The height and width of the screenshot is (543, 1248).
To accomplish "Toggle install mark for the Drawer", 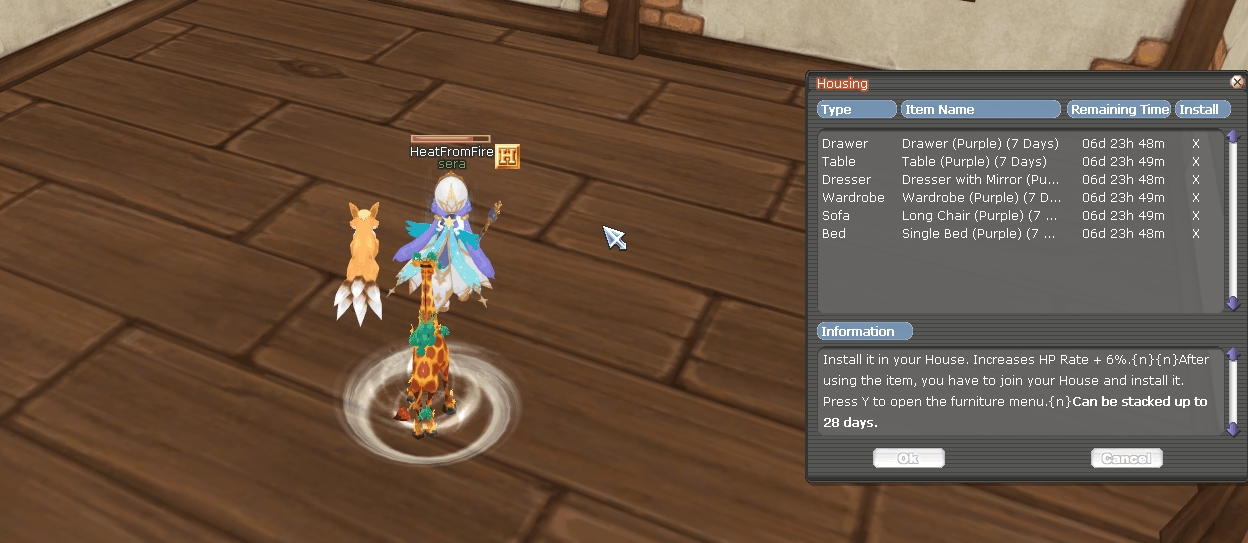I will pos(1196,144).
